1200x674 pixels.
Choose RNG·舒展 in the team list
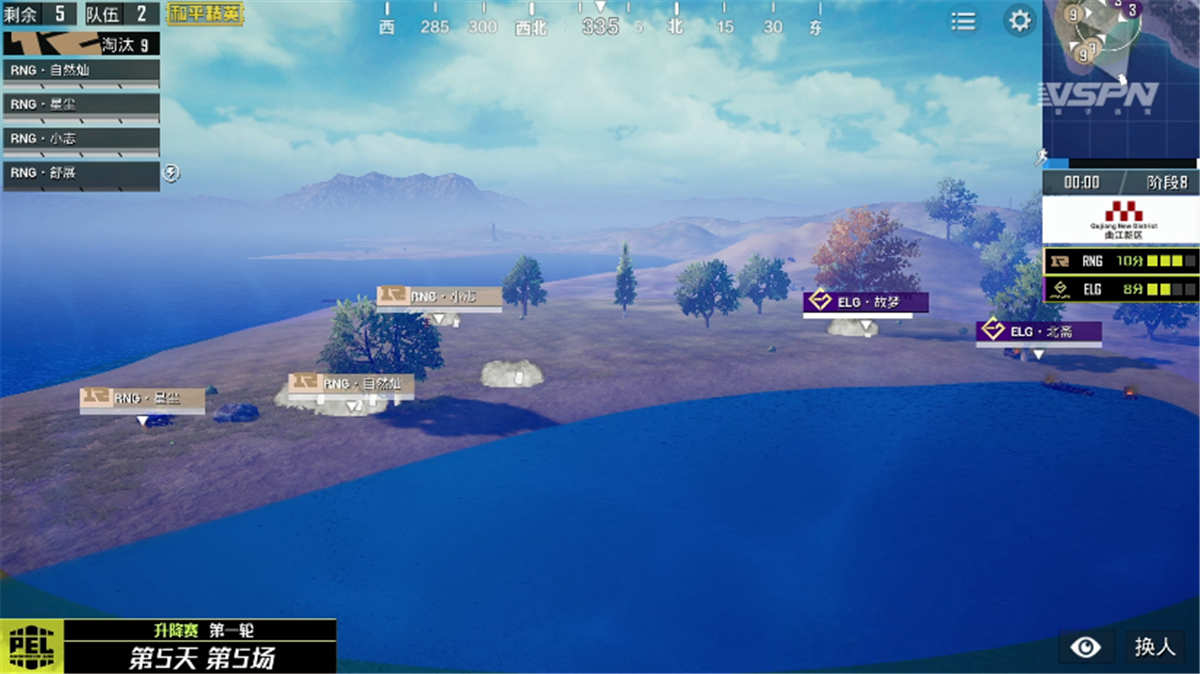pyautogui.click(x=81, y=174)
